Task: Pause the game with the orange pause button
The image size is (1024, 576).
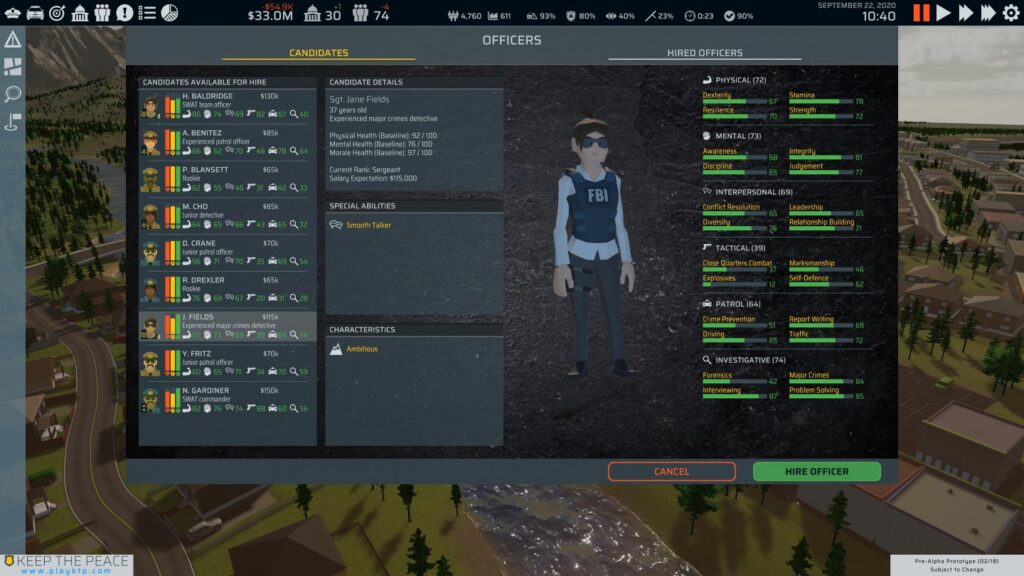Action: [921, 13]
